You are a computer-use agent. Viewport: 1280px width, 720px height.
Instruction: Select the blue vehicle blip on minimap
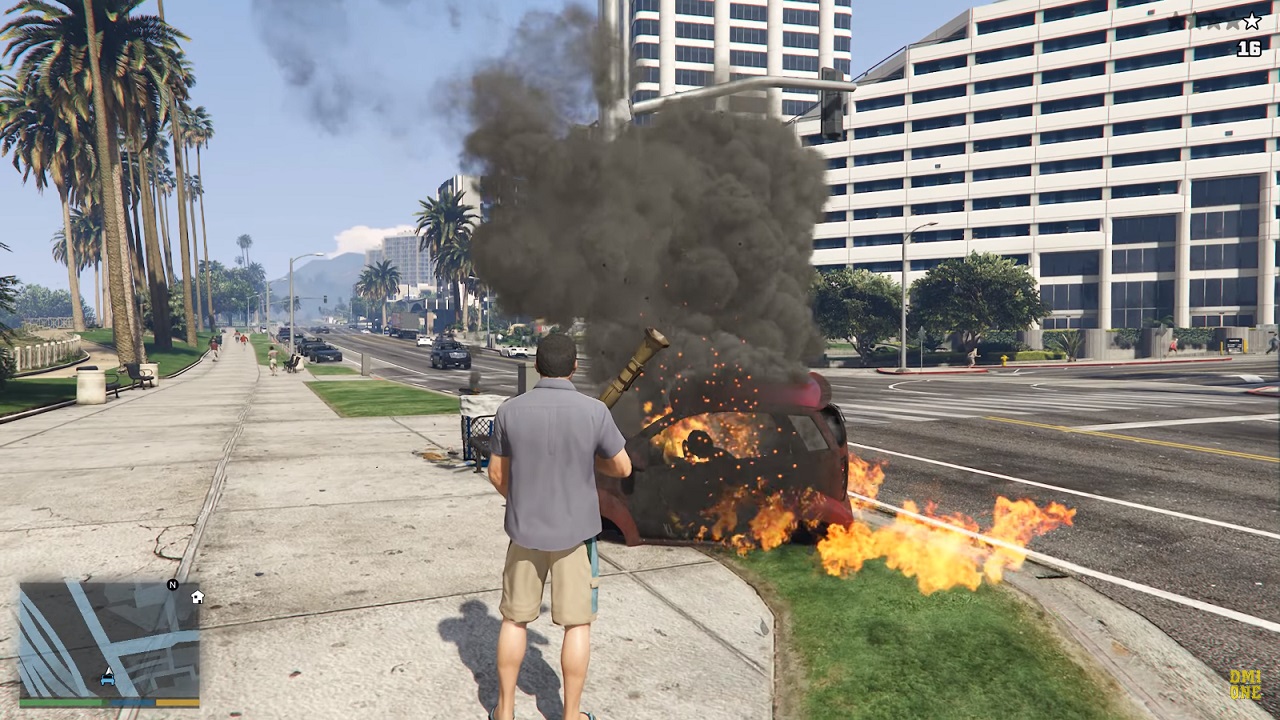(107, 681)
